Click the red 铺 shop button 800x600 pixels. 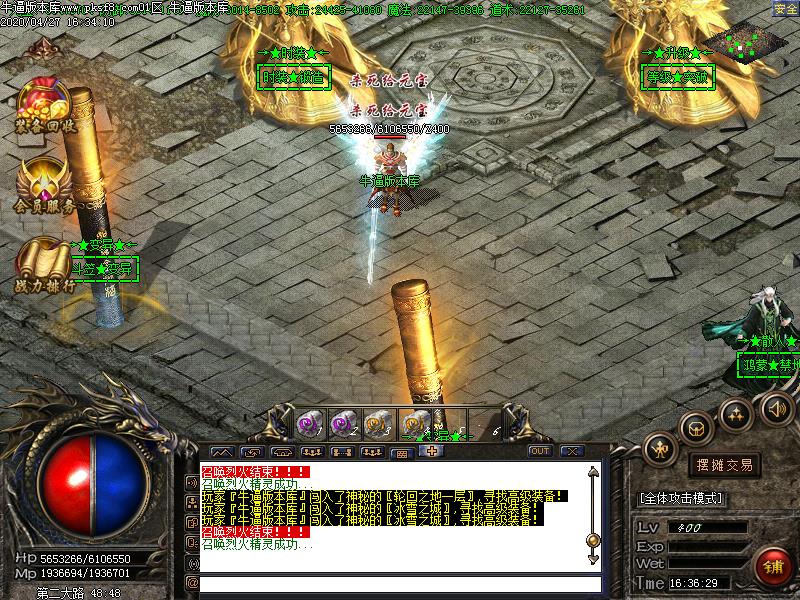click(770, 566)
